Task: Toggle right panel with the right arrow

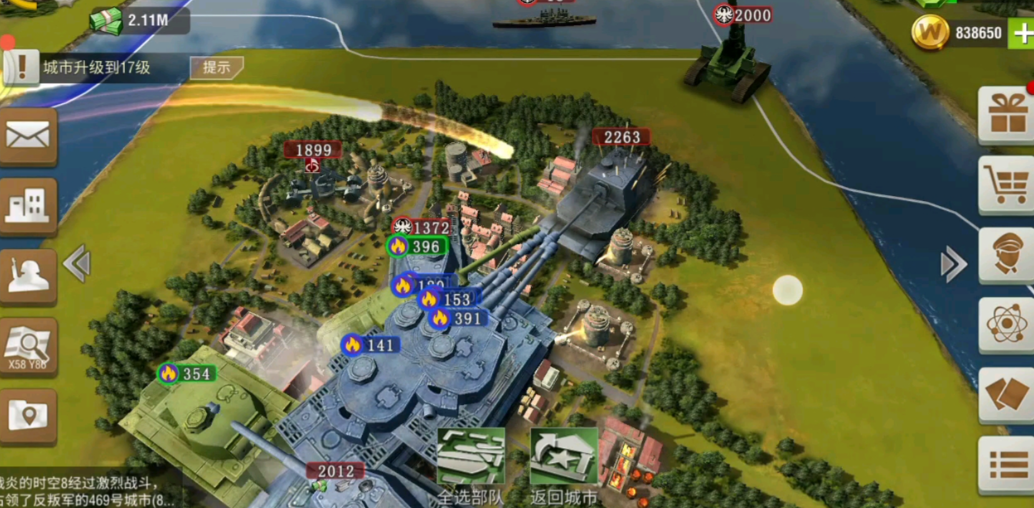Action: (x=953, y=264)
